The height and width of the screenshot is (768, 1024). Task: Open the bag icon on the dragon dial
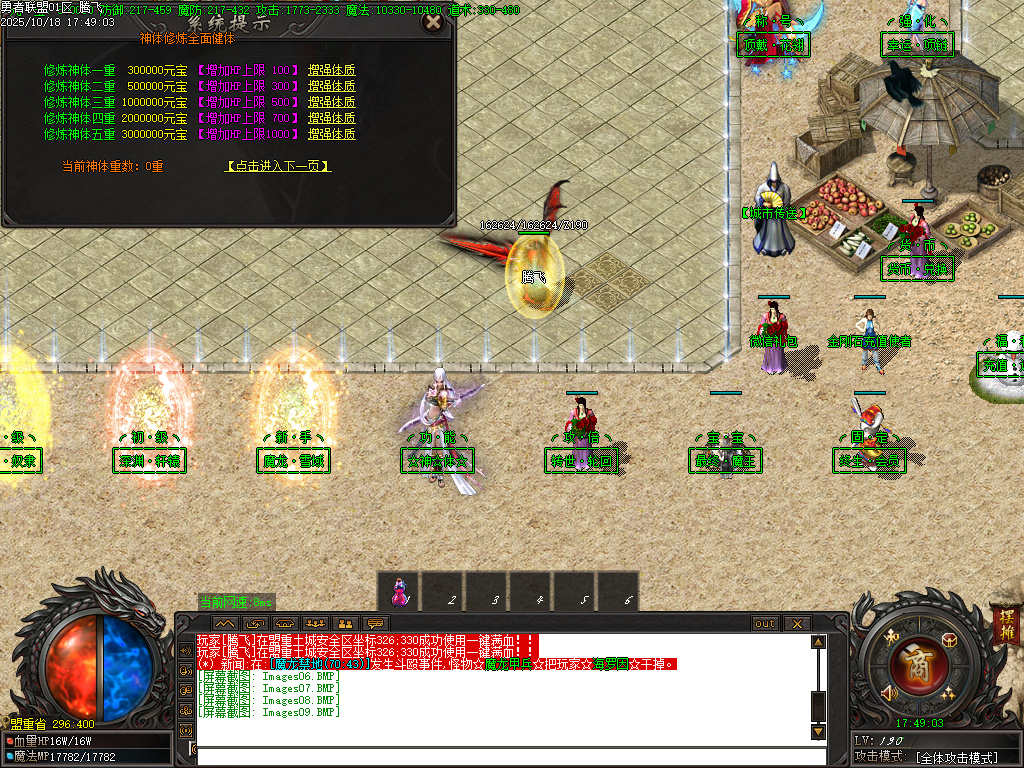[948, 640]
